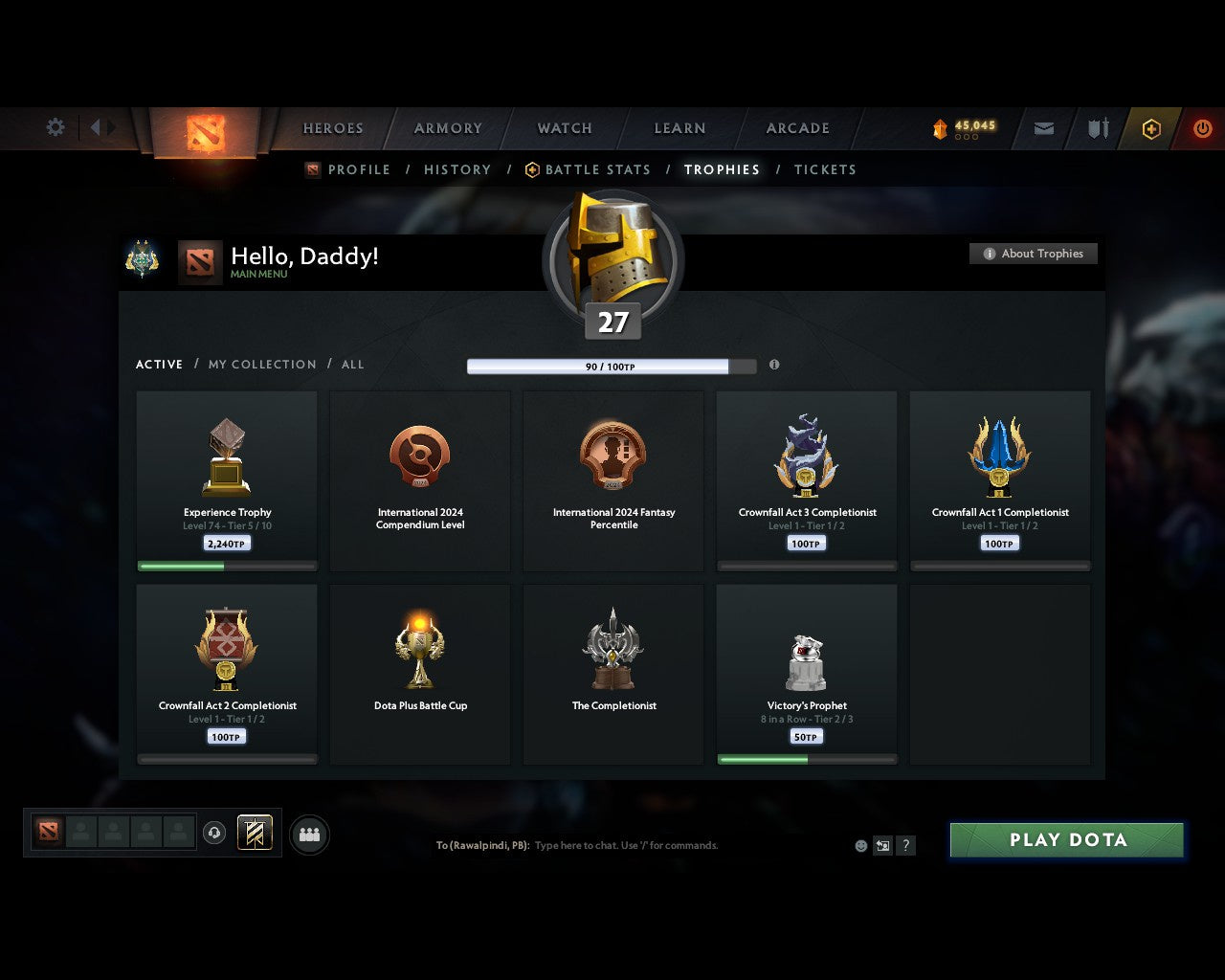Click the 90/100TP progress bar

pyautogui.click(x=610, y=366)
